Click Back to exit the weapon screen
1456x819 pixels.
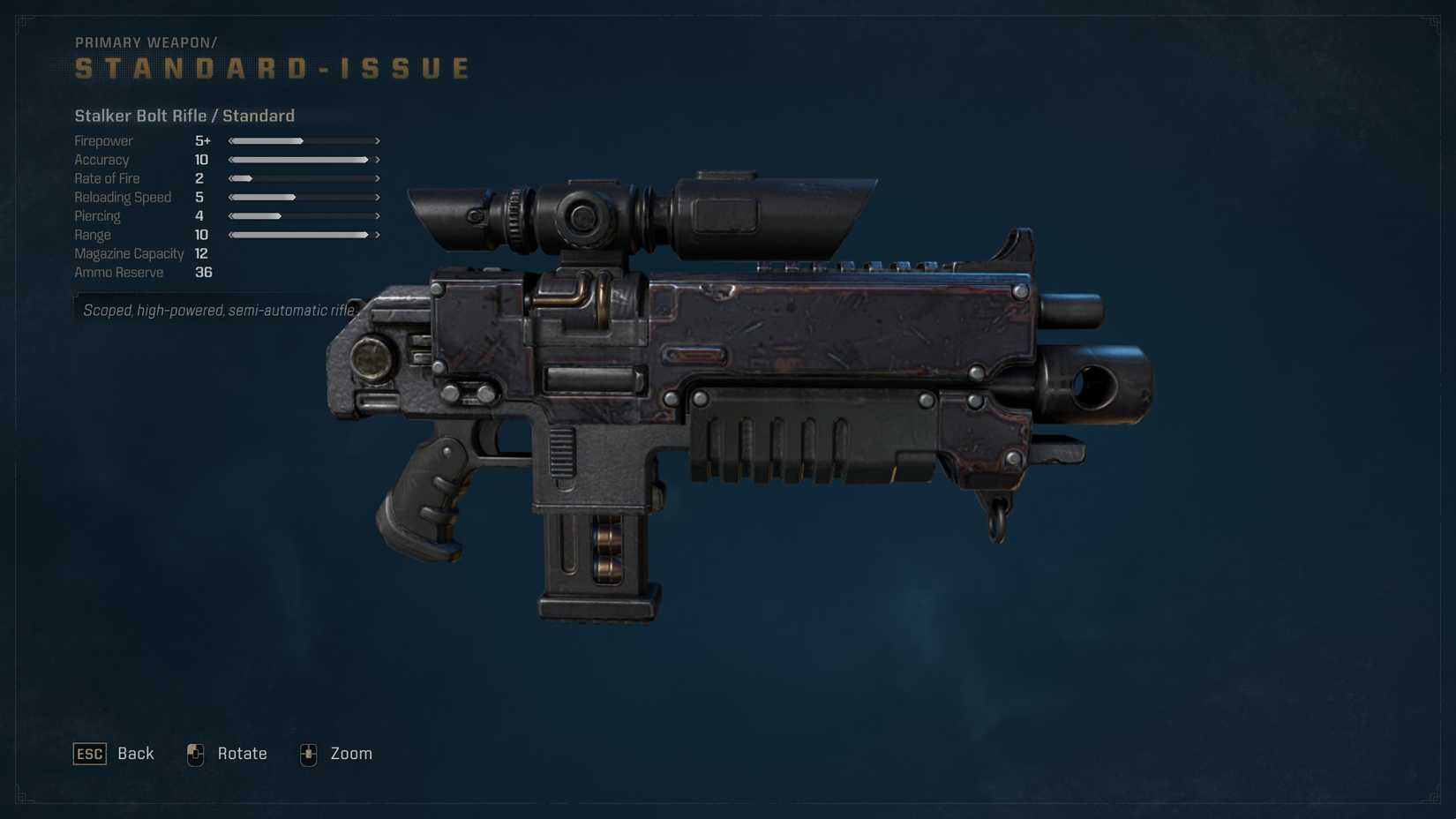[x=134, y=754]
